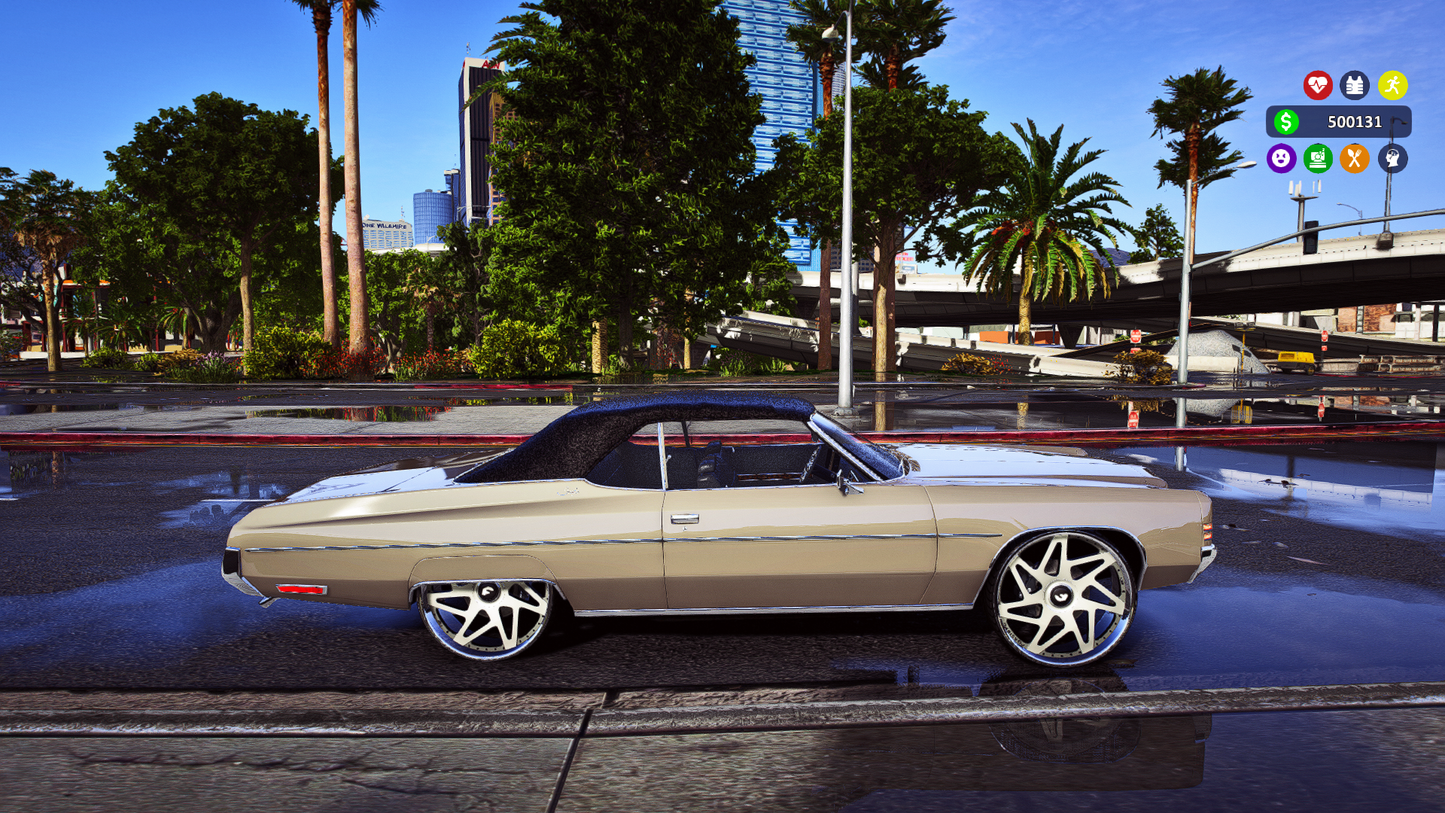Click the green dollar sign icon
This screenshot has height=813, width=1445.
point(1288,122)
